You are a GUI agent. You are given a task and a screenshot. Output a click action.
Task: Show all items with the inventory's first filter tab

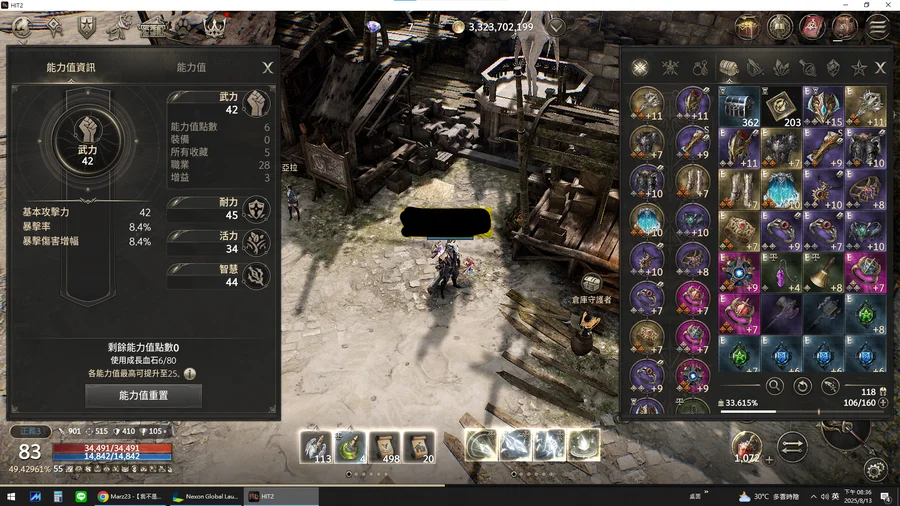click(640, 68)
